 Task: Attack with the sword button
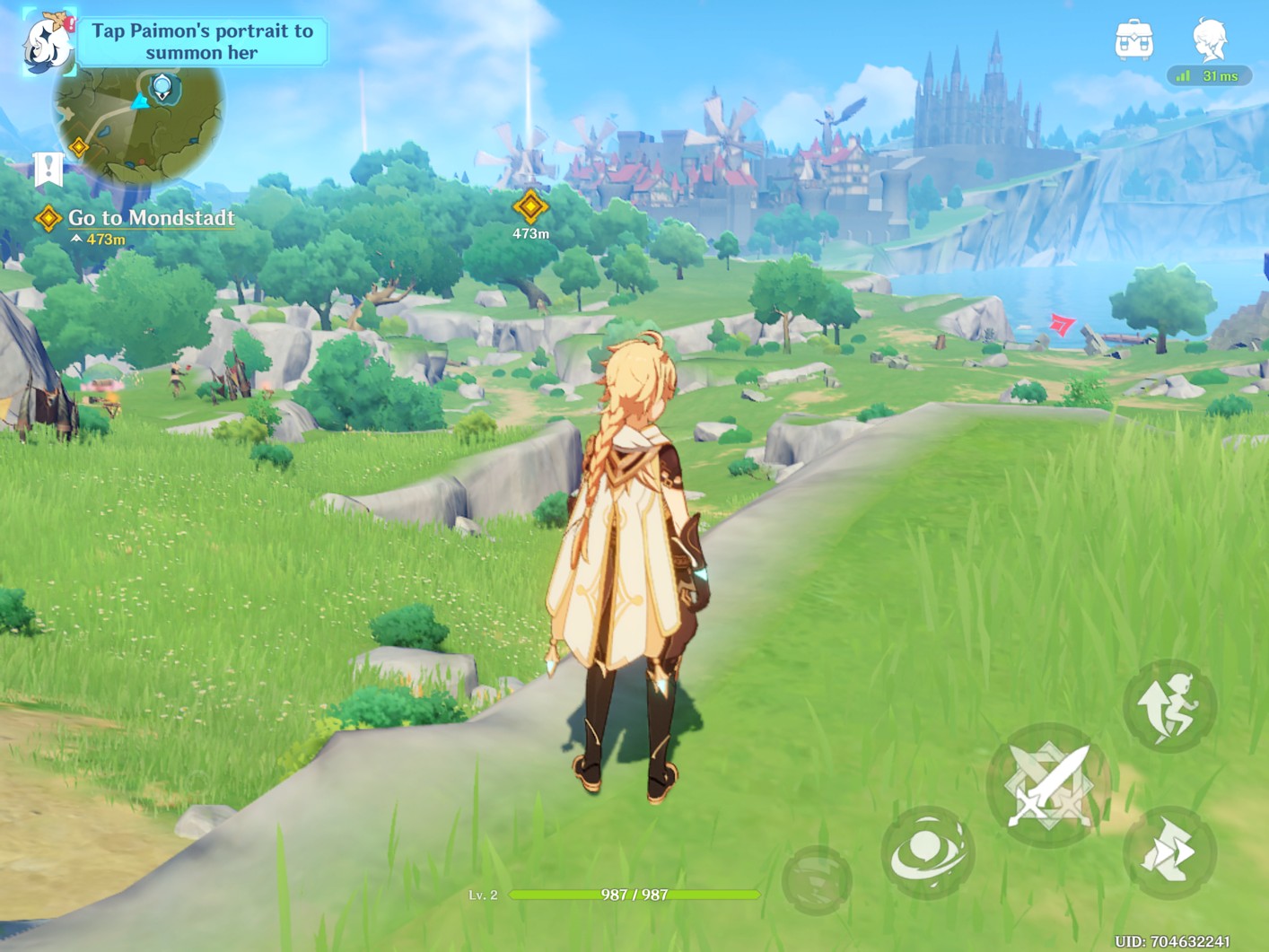click(1048, 785)
